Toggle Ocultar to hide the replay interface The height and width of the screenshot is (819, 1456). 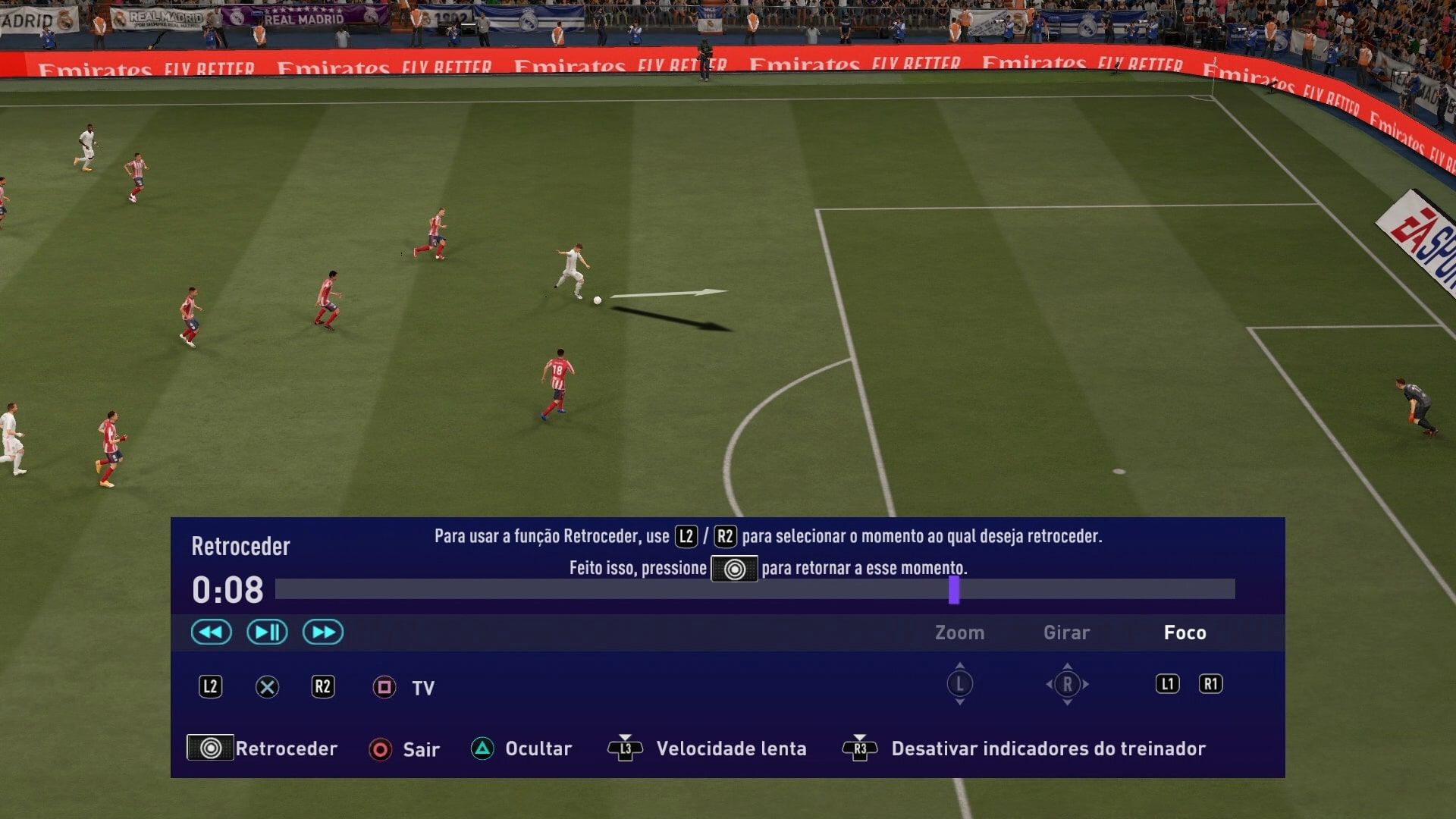pos(483,748)
